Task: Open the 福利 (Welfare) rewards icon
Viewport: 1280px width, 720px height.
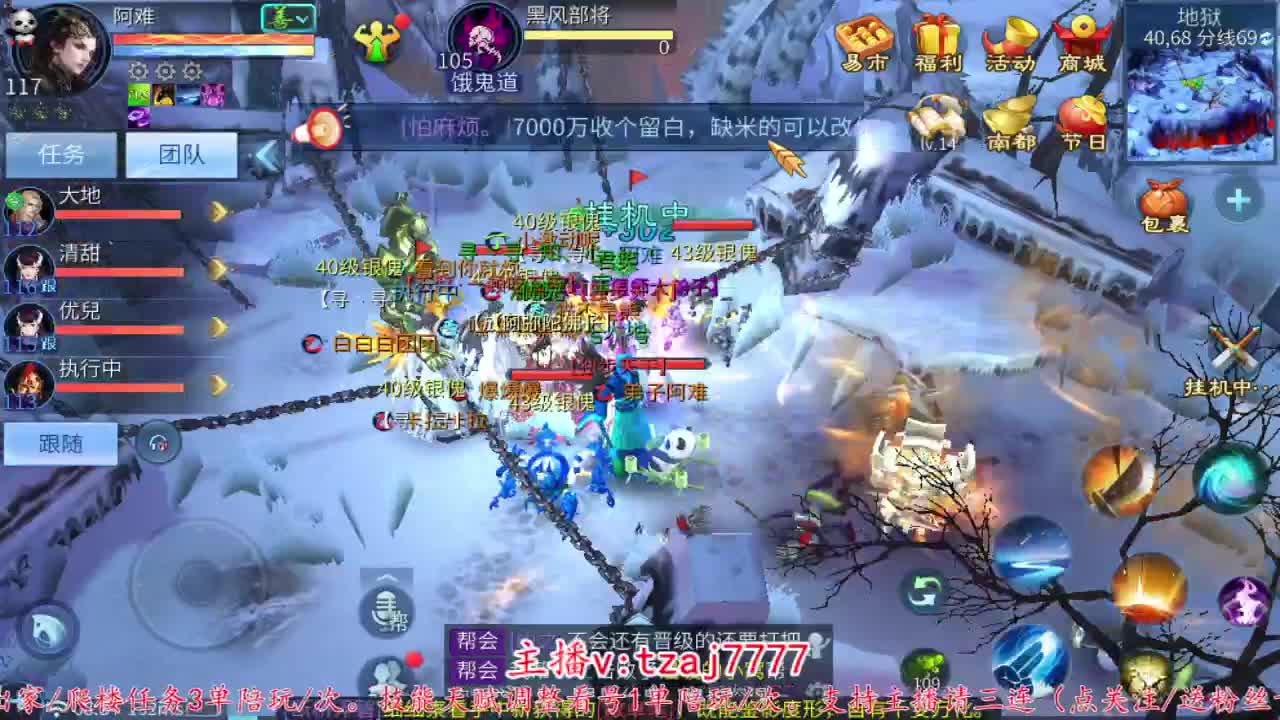Action: coord(940,43)
